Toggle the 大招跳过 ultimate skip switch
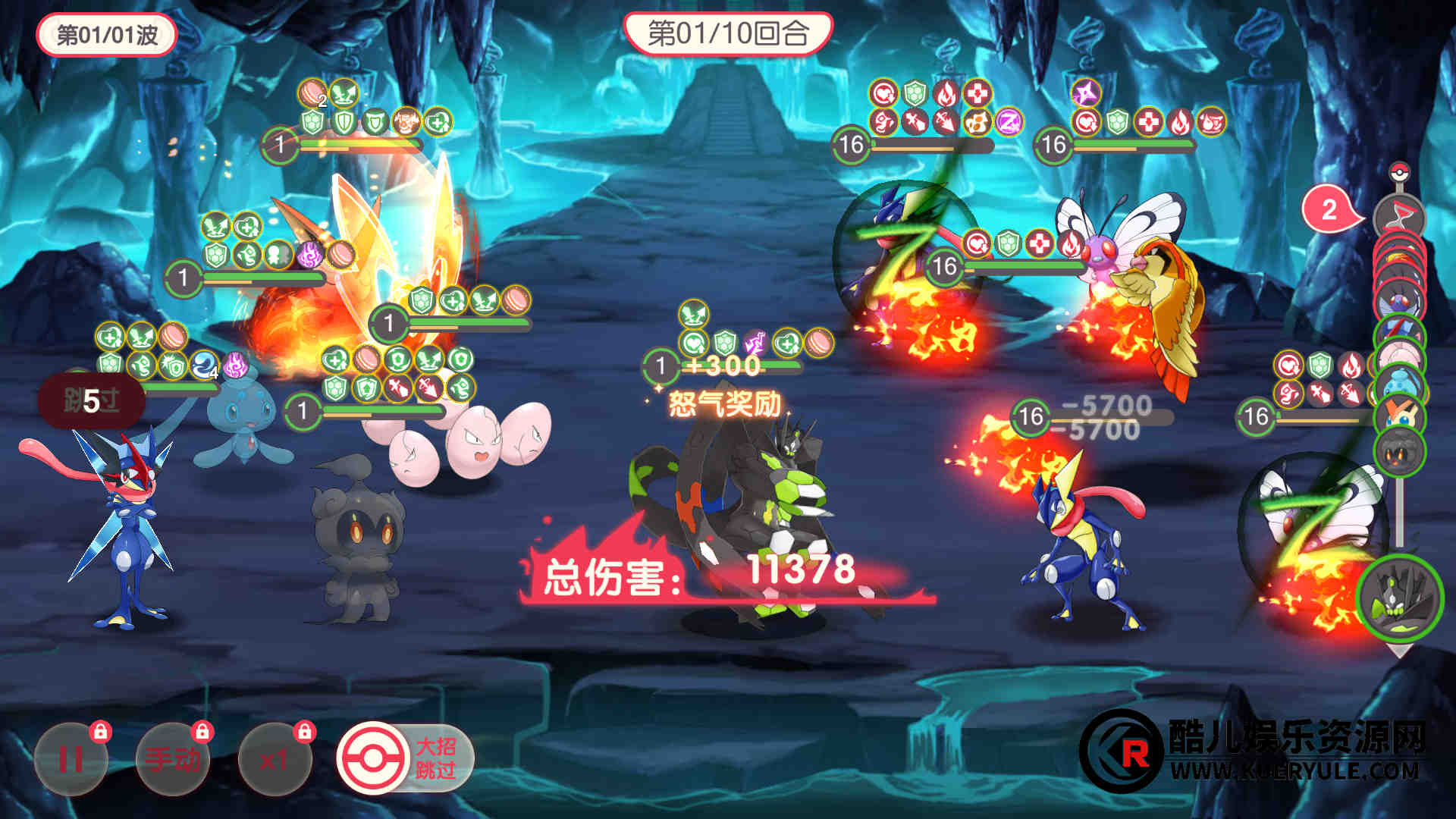 coord(405,758)
